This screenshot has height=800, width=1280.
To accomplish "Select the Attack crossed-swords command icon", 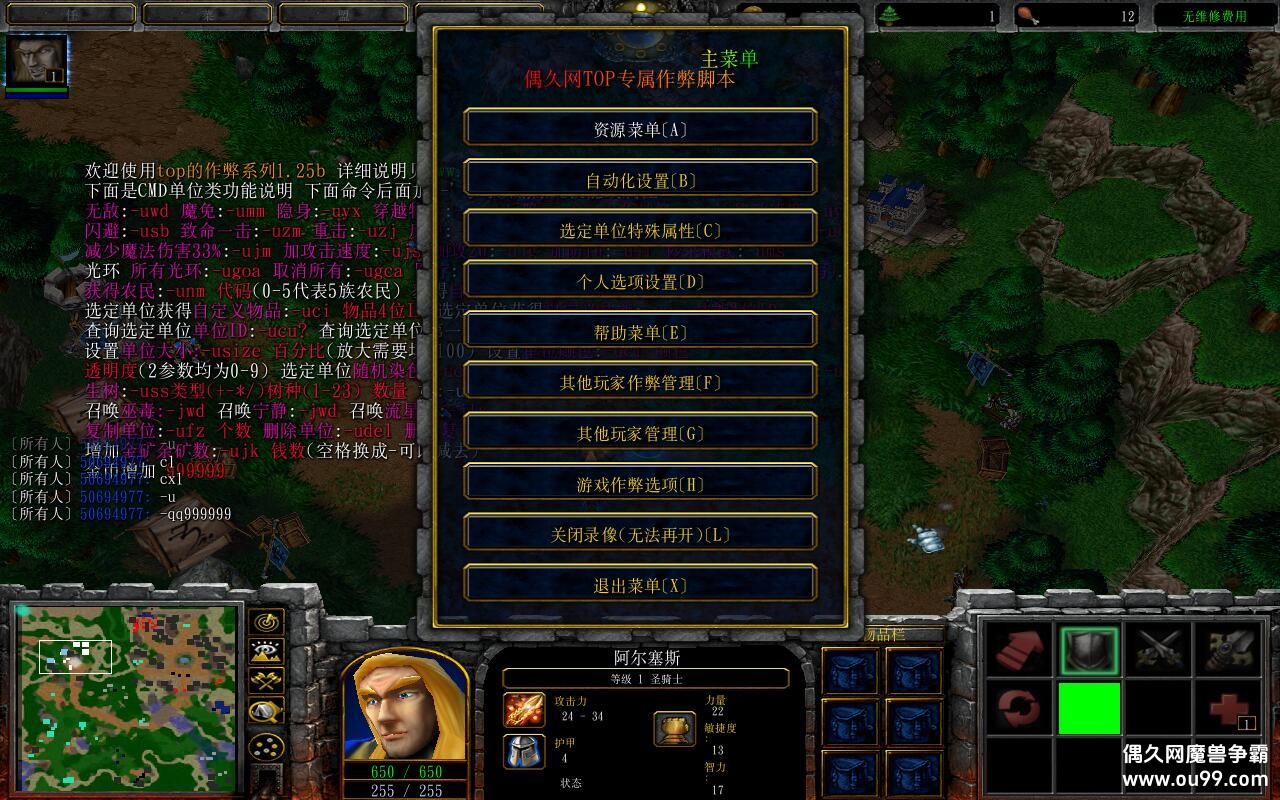I will point(1156,647).
